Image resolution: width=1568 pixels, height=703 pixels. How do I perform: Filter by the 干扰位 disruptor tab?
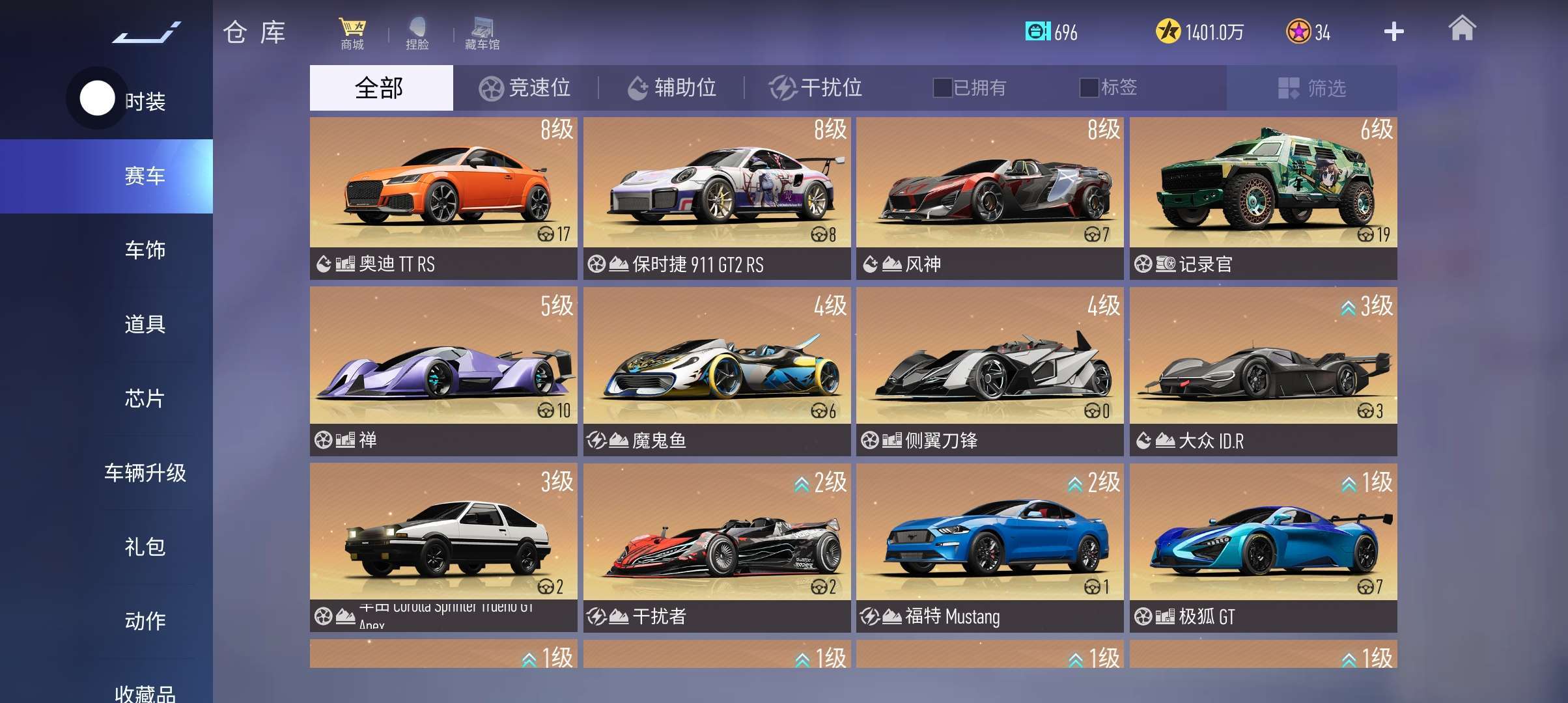tap(817, 88)
